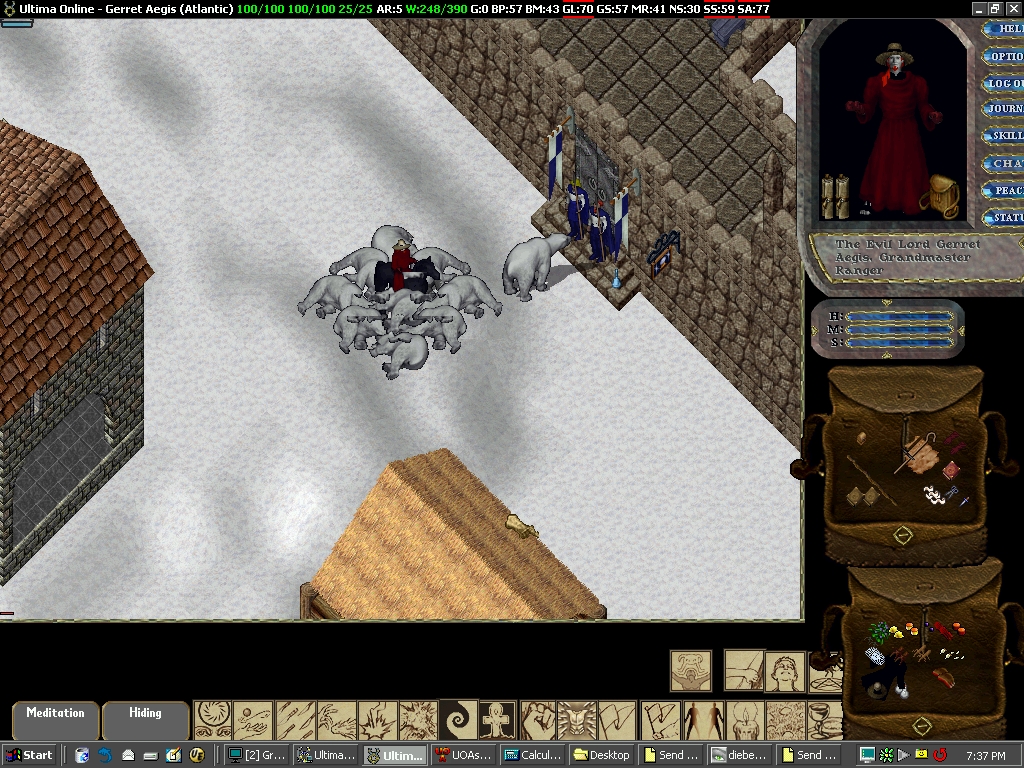Open the Windows Start menu
Image resolution: width=1024 pixels, height=768 pixels.
coord(30,755)
